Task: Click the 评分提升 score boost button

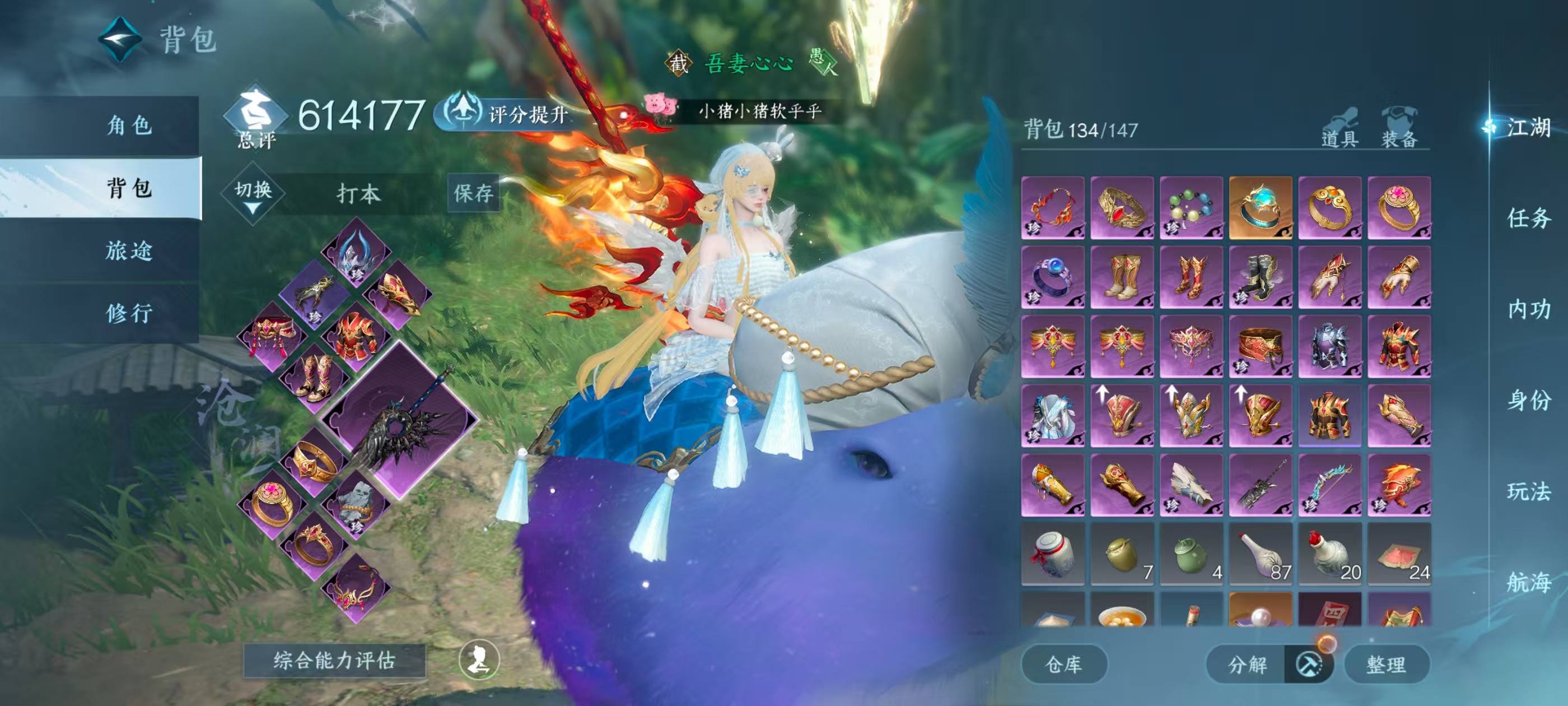Action: click(508, 114)
